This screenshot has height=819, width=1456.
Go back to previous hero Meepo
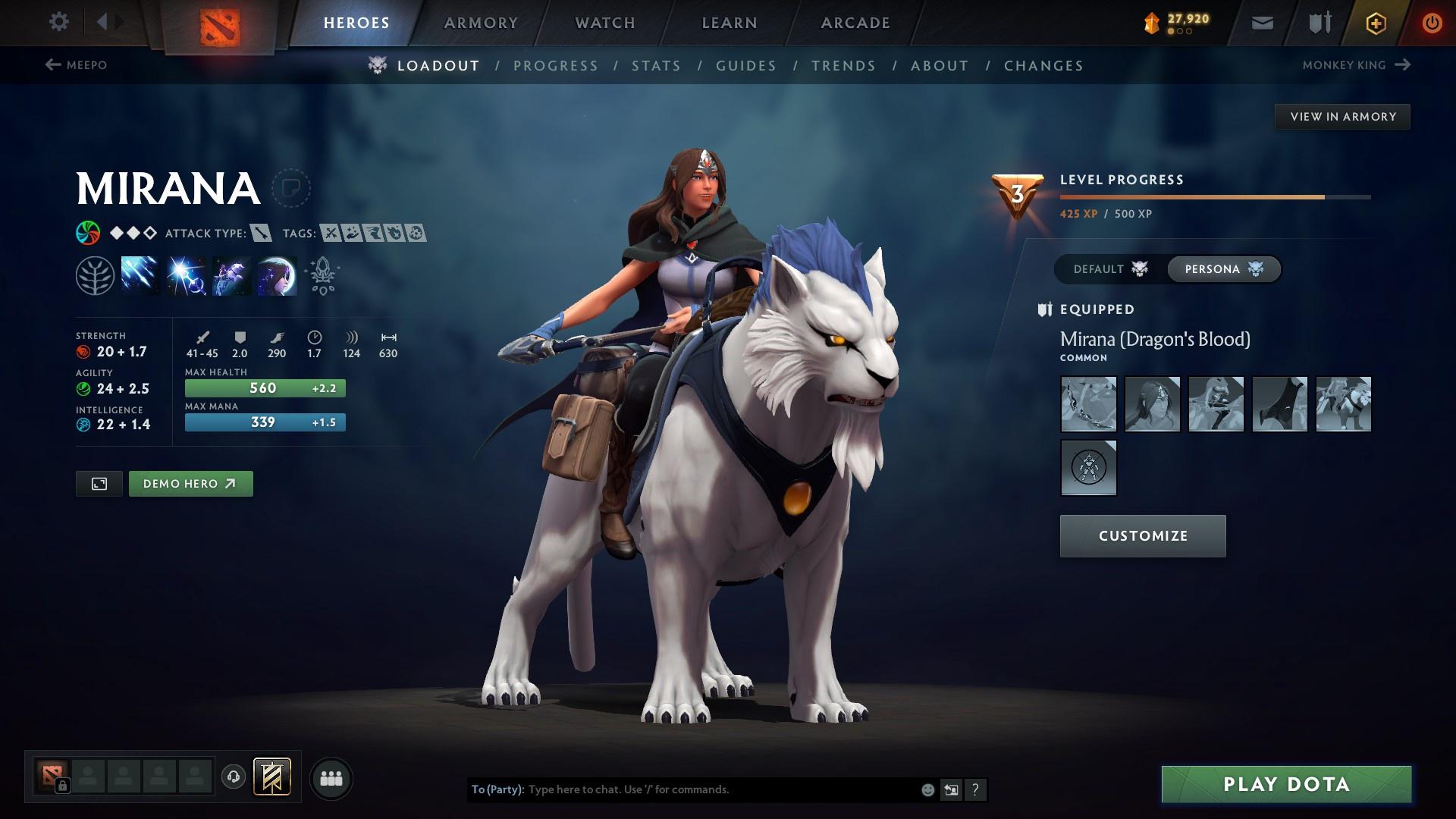[76, 65]
